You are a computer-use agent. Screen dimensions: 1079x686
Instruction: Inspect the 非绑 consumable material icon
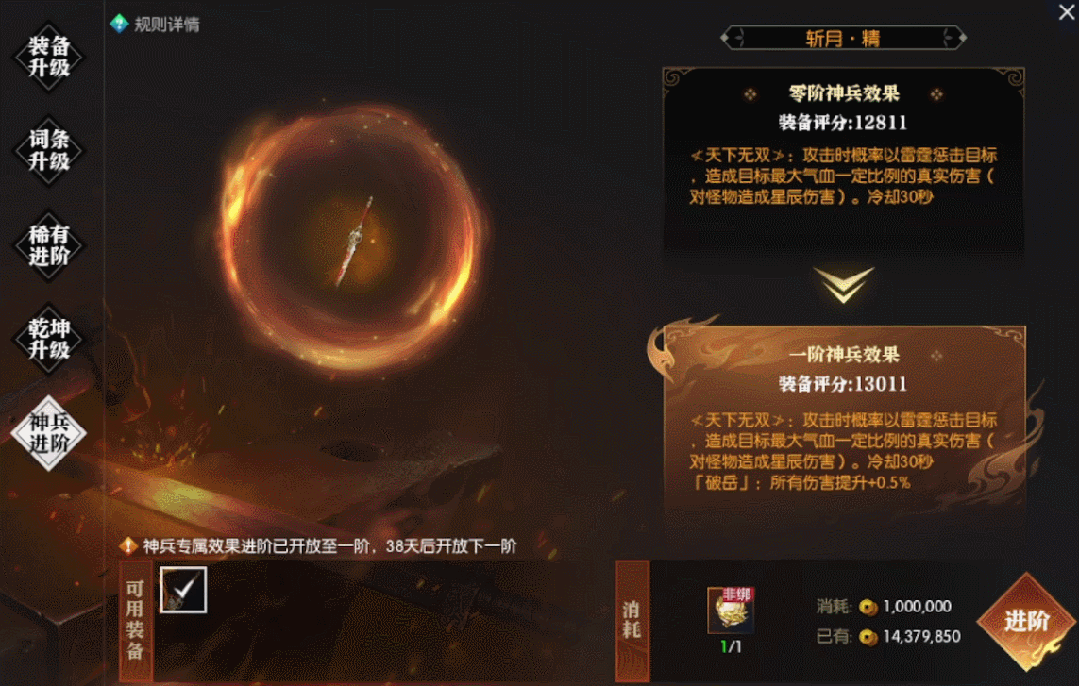tap(730, 610)
